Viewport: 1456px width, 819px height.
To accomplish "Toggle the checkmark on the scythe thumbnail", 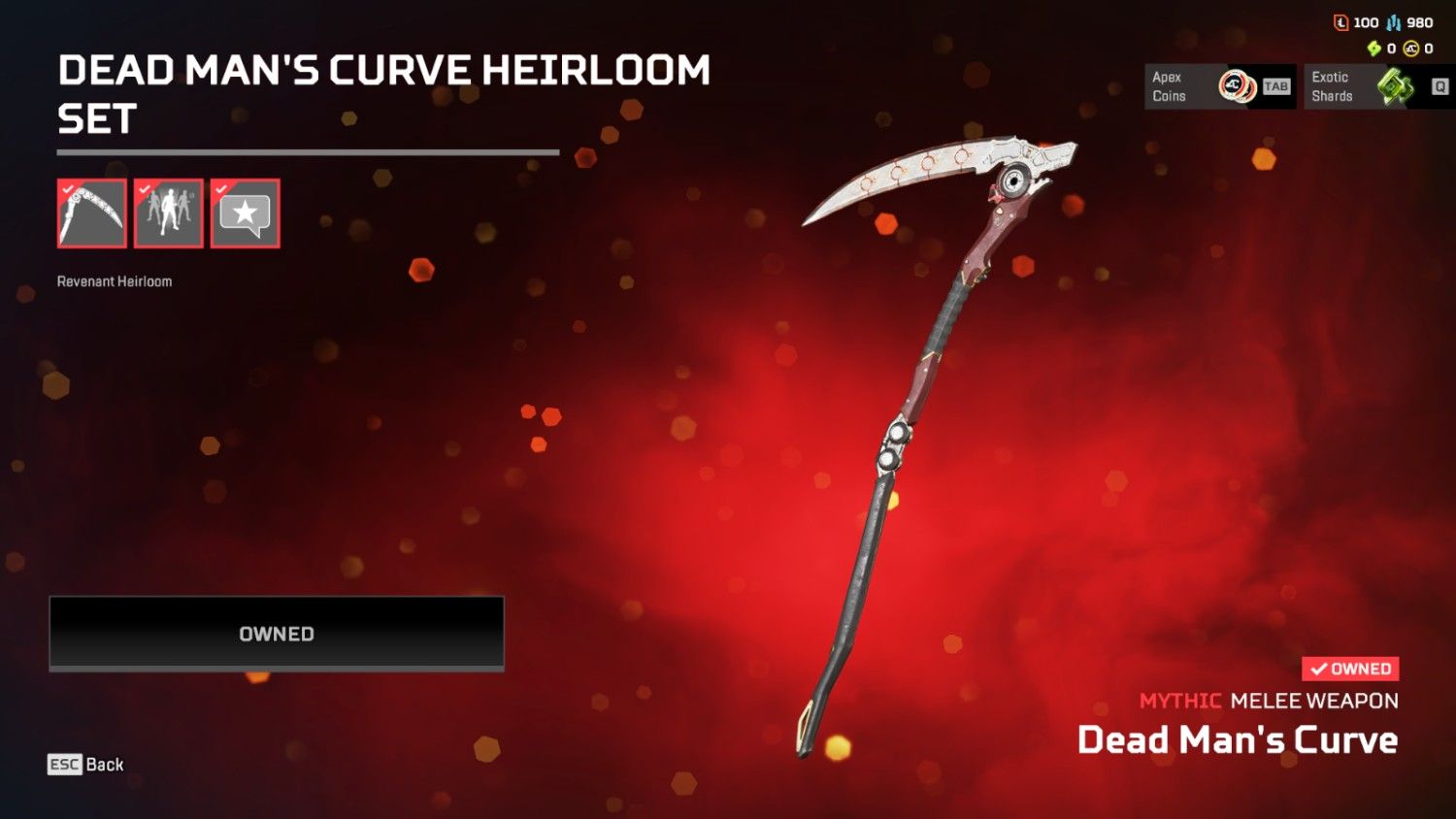I will (66, 189).
